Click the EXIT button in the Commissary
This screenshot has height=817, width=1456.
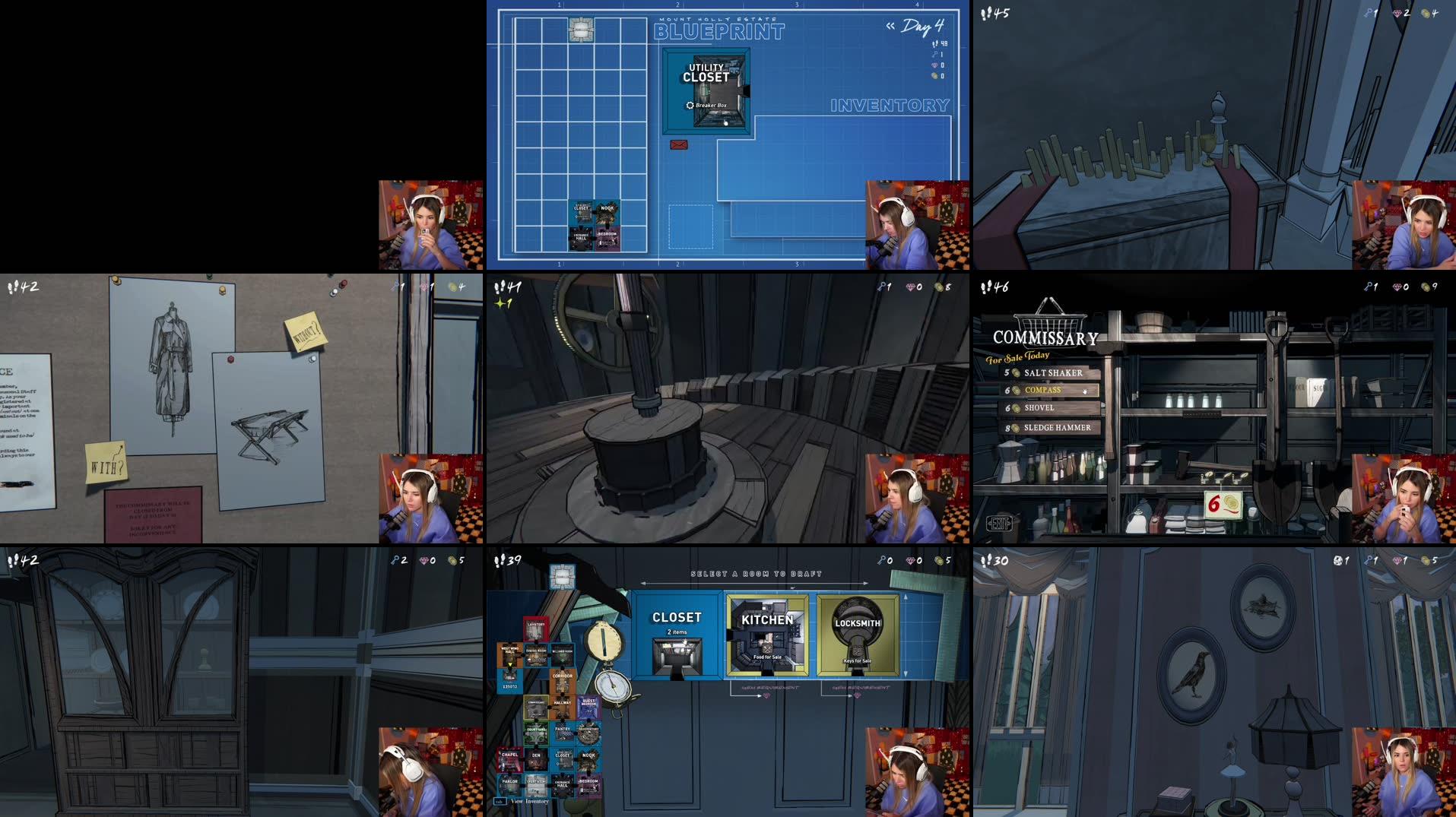click(998, 523)
